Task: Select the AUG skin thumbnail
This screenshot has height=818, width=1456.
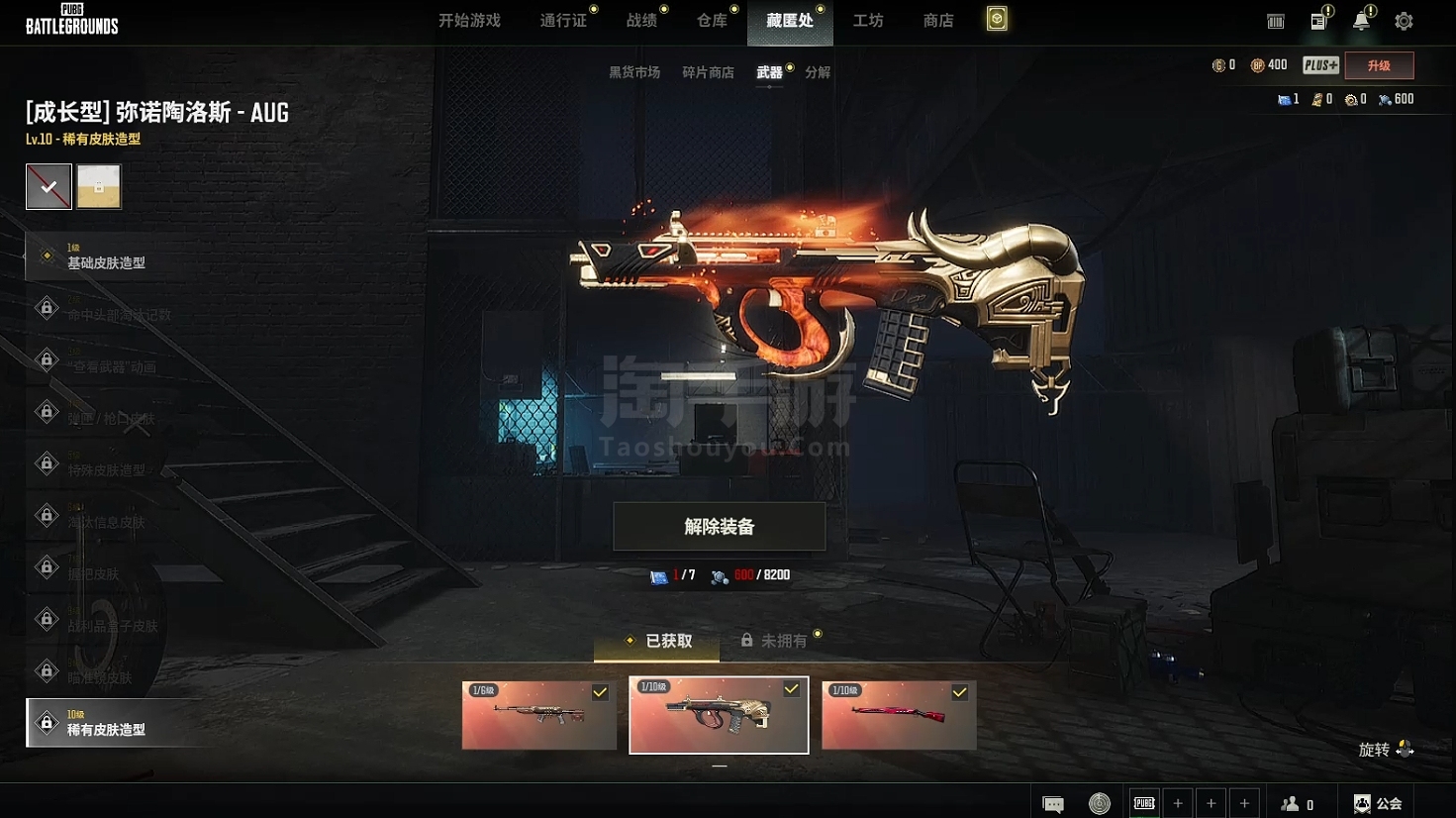Action: point(719,715)
